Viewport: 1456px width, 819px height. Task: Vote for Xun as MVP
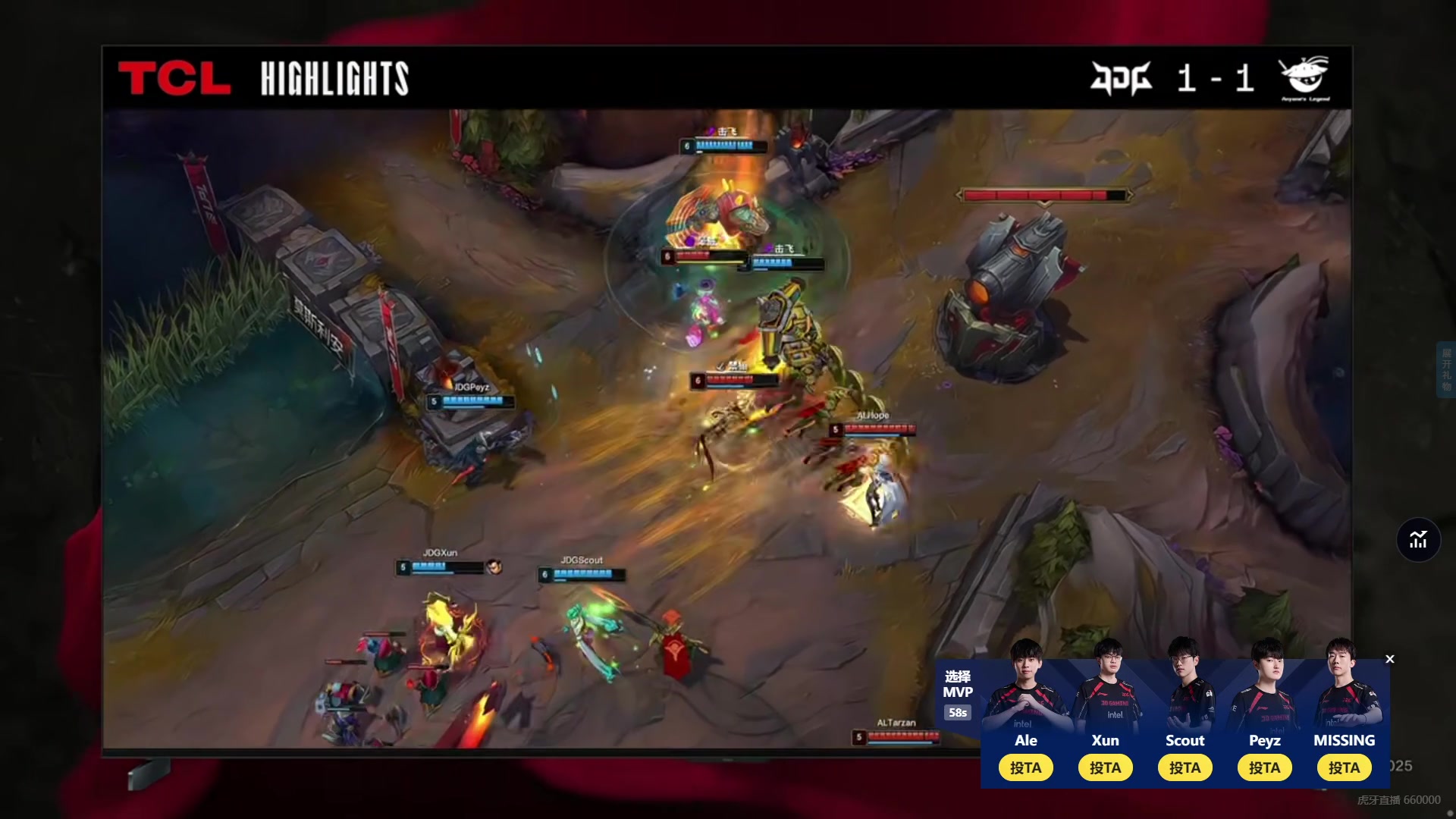1105,767
